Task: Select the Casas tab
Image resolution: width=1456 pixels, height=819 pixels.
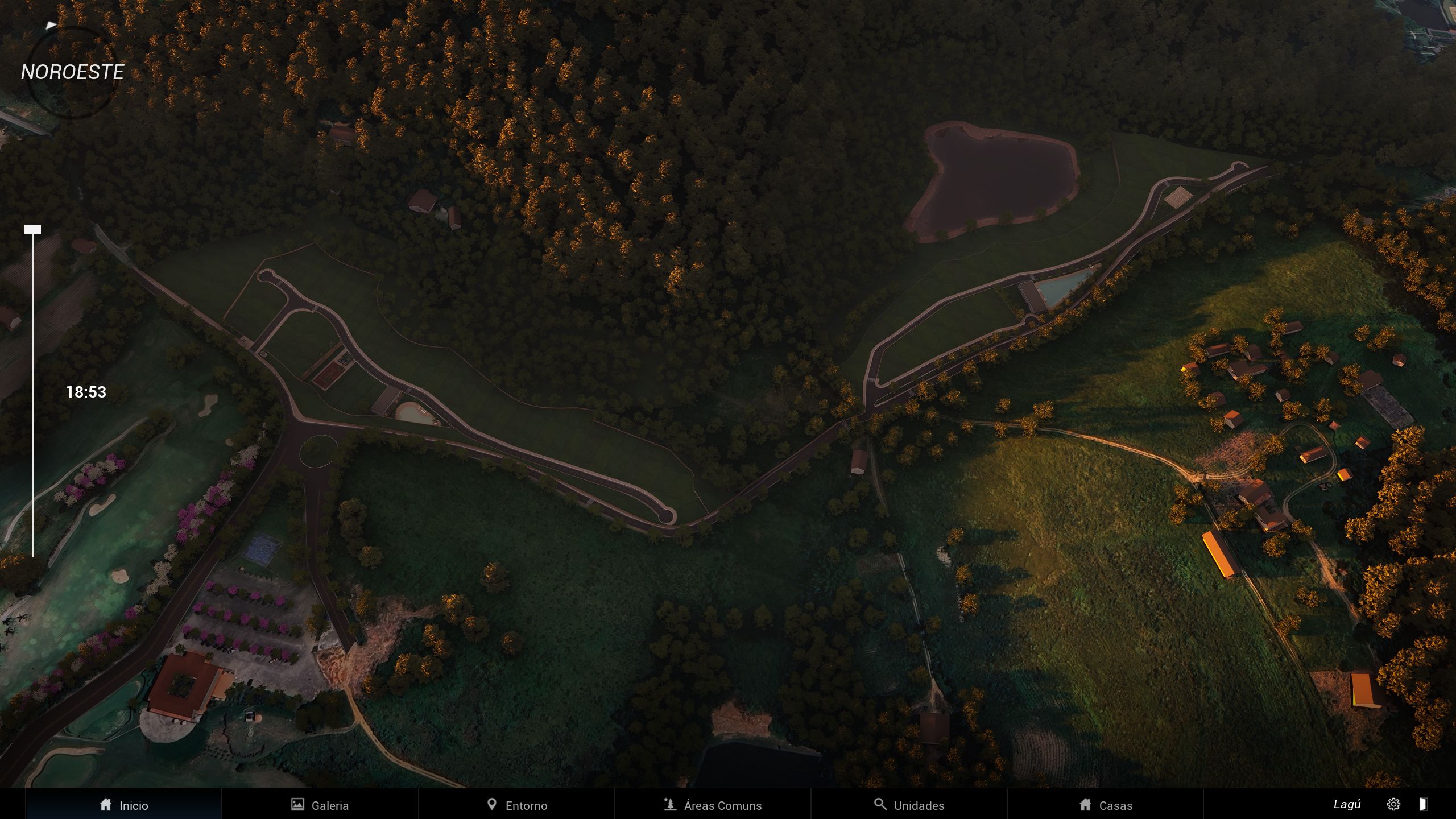Action: click(x=1105, y=805)
